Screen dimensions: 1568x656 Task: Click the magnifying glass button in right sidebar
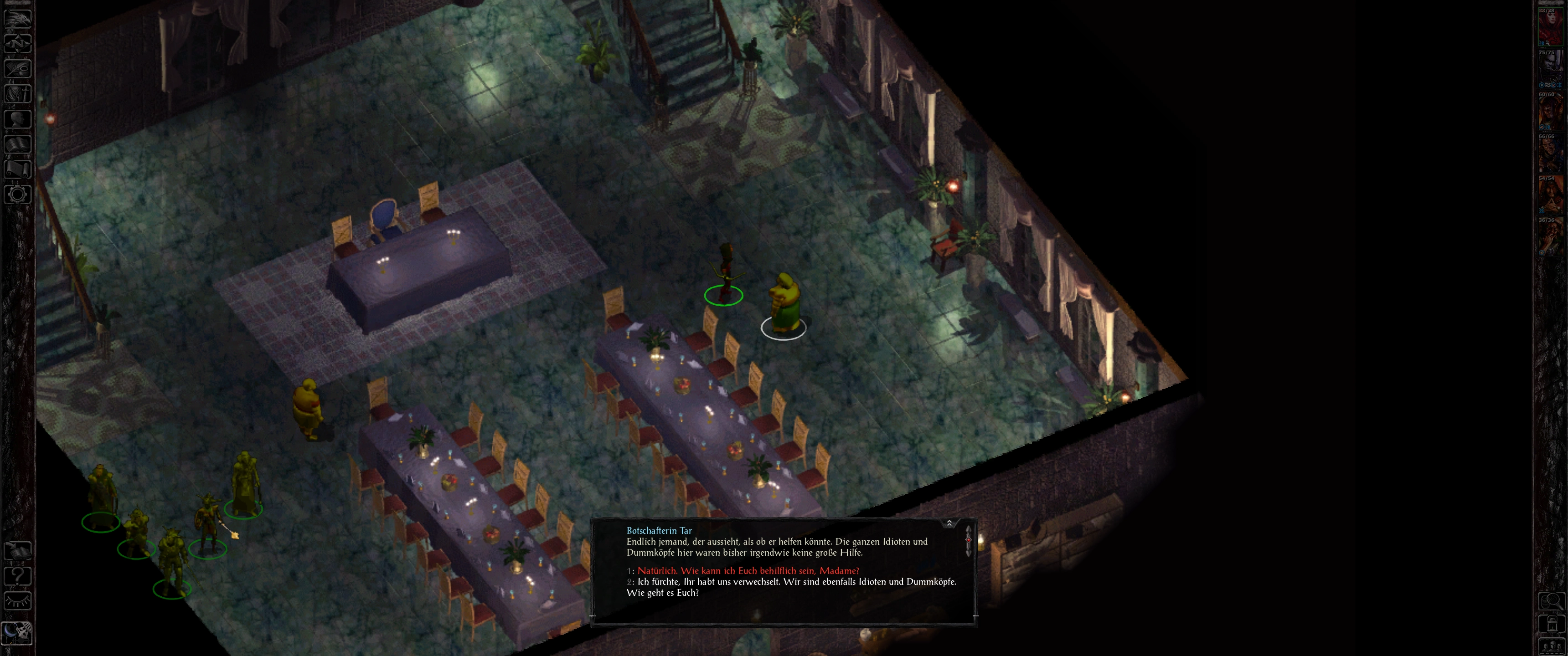click(x=1552, y=601)
